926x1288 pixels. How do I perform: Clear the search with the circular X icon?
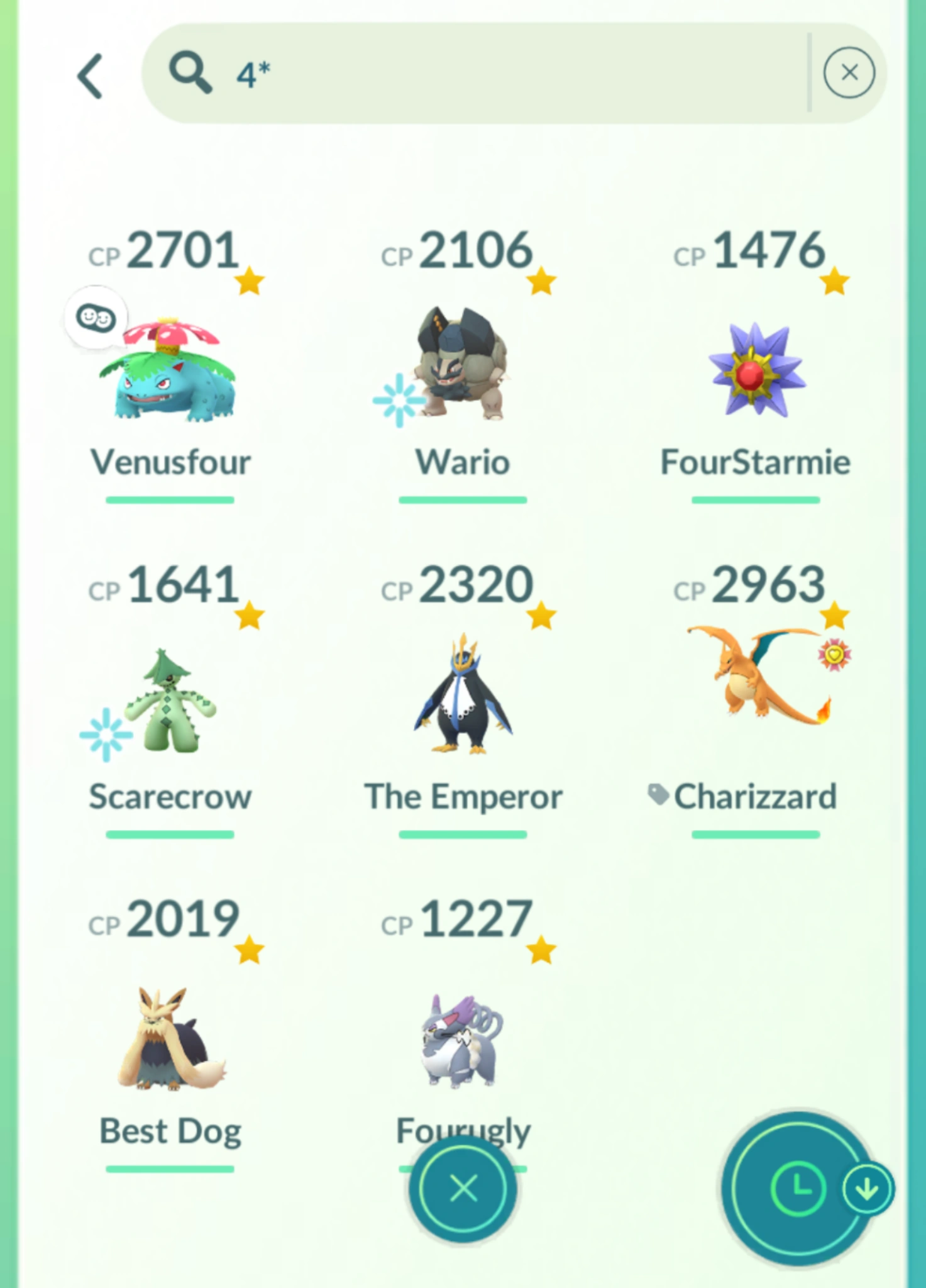(850, 73)
